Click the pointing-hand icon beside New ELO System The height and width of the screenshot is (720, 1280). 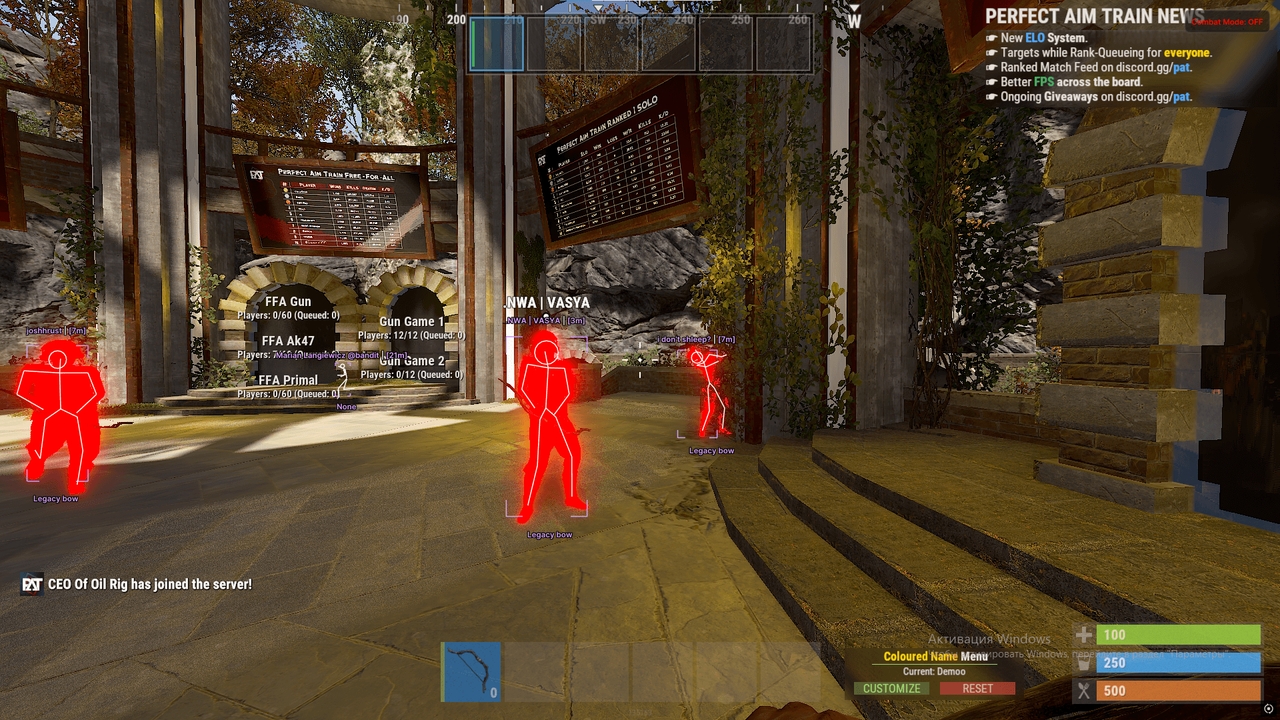[992, 37]
